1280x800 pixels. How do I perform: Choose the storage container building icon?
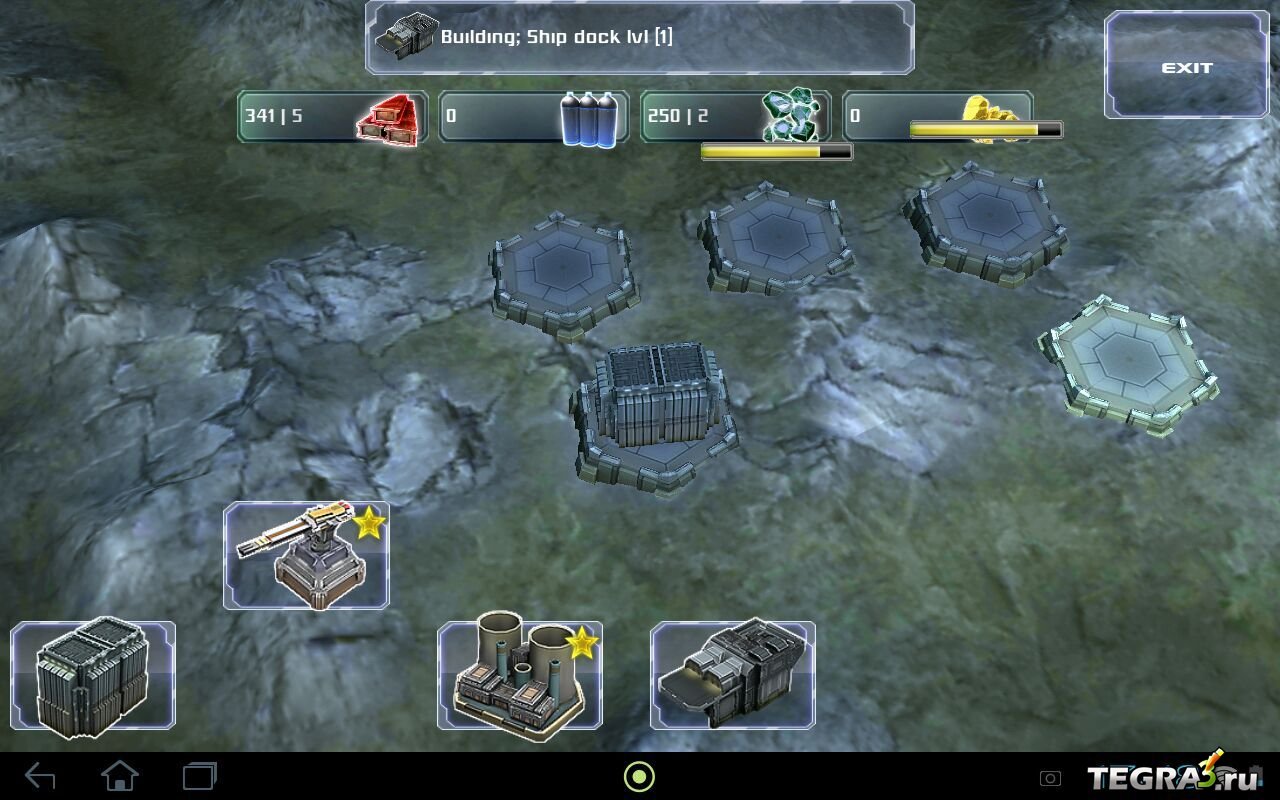point(93,676)
